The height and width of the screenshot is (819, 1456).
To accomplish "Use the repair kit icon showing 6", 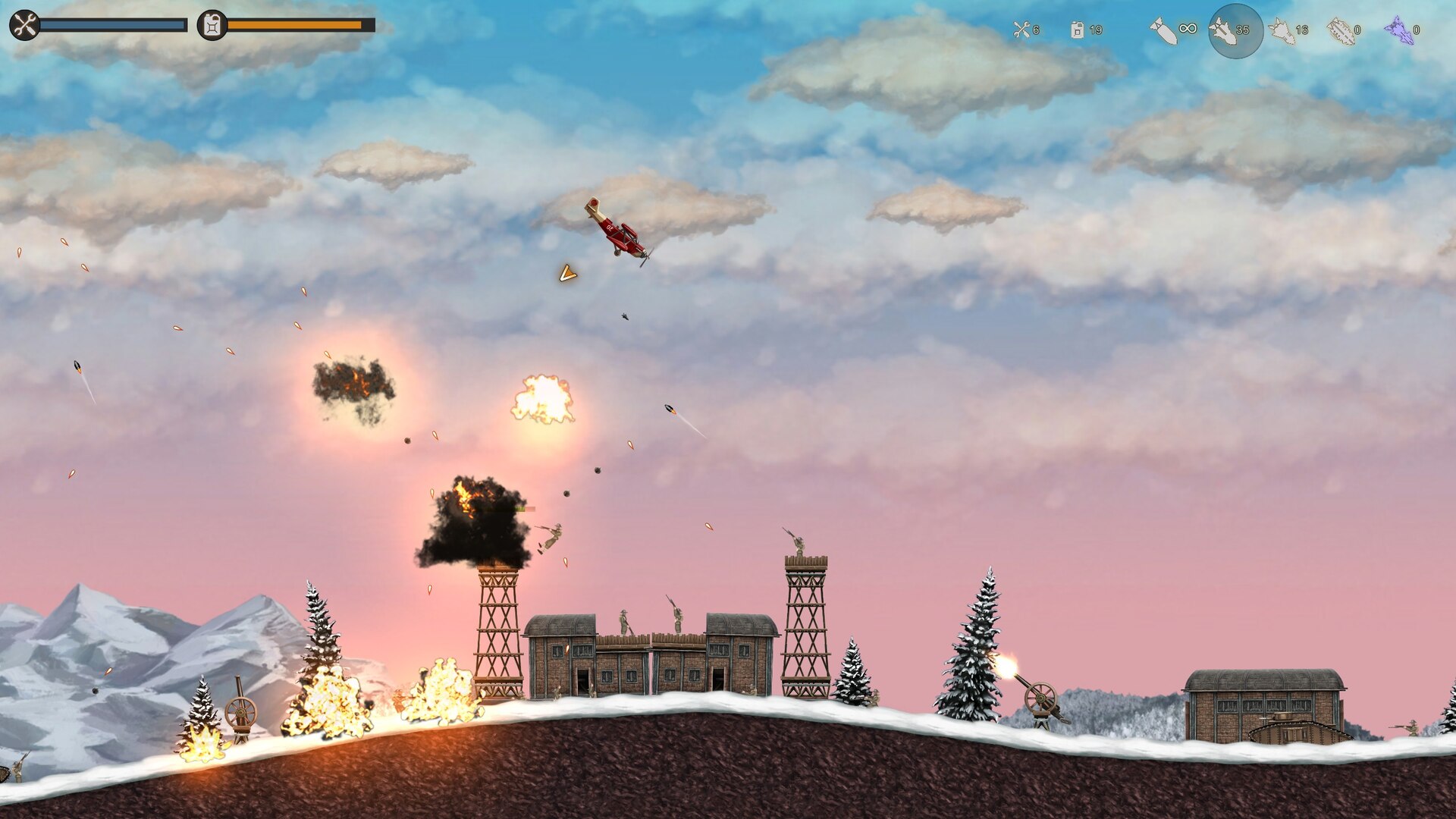I will tap(1021, 30).
